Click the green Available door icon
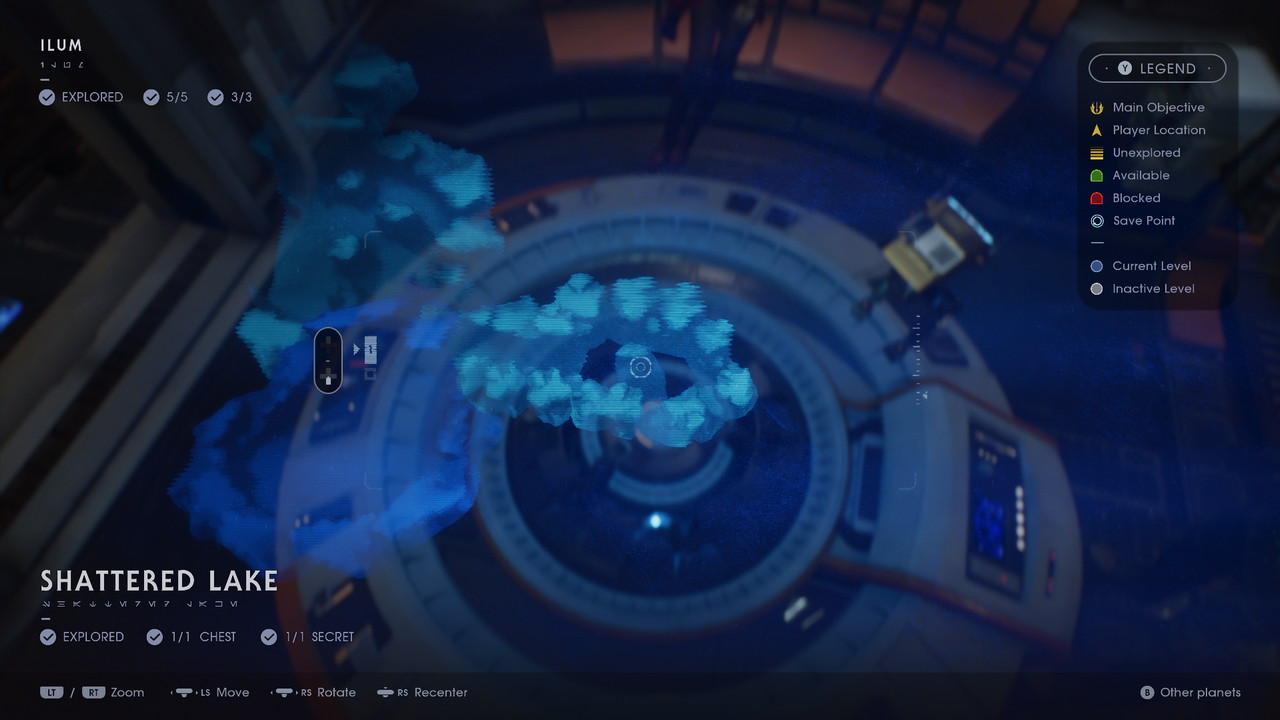This screenshot has width=1280, height=720. pyautogui.click(x=1097, y=175)
